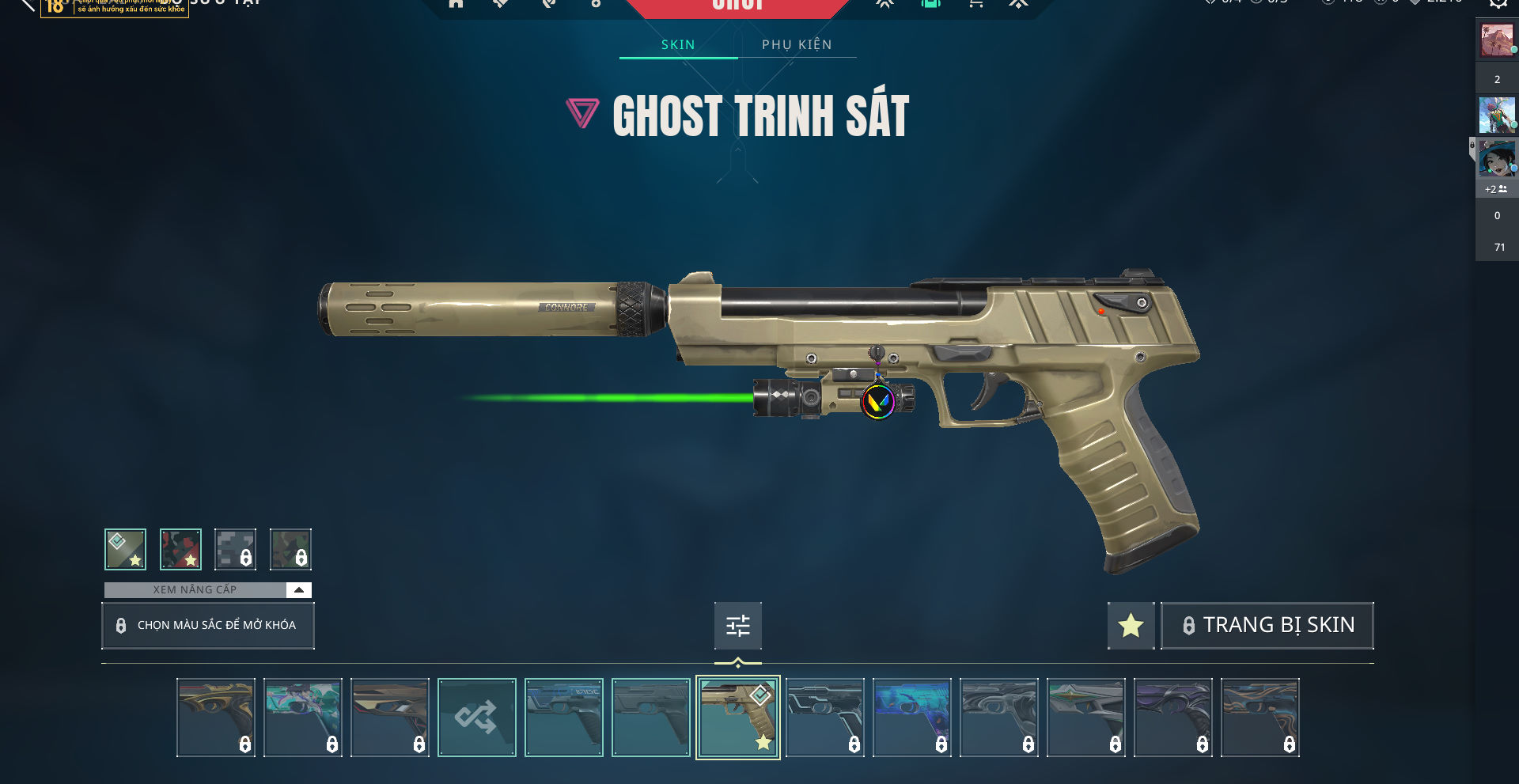
Task: Select the locked dark purple Ghost skin
Action: (x=1172, y=718)
